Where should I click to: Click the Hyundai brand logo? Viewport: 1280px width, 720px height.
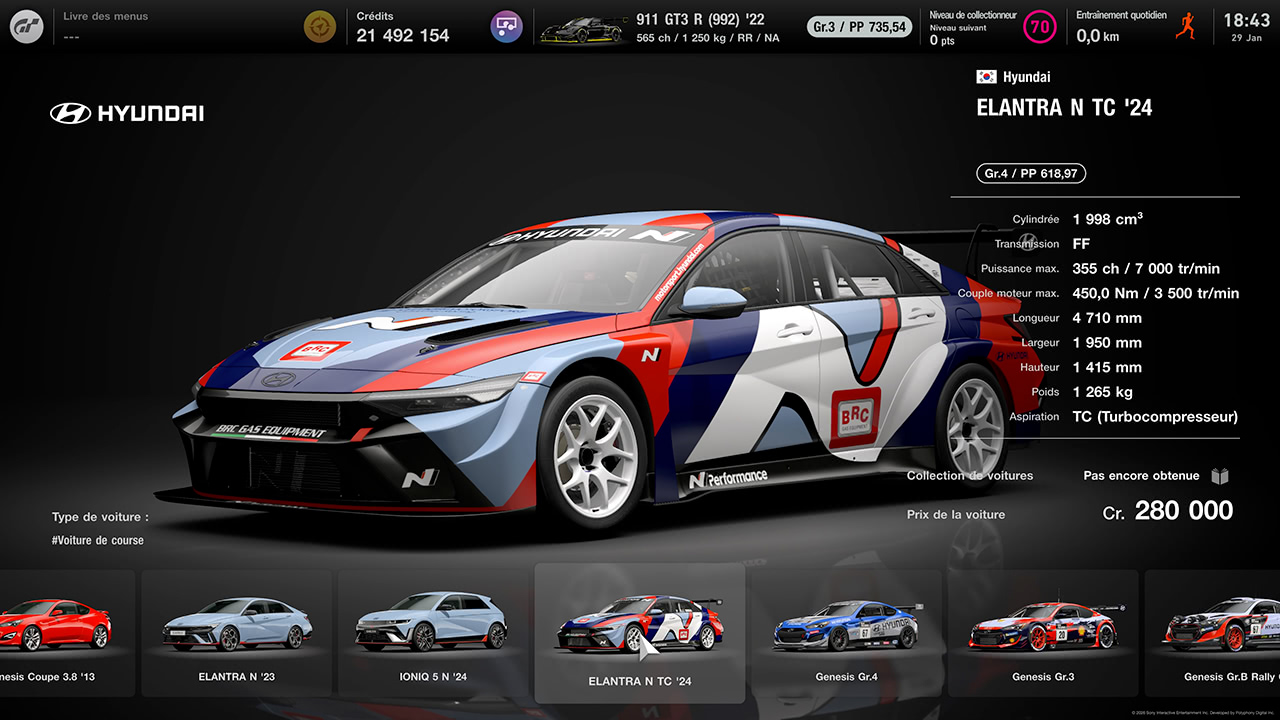click(x=126, y=113)
